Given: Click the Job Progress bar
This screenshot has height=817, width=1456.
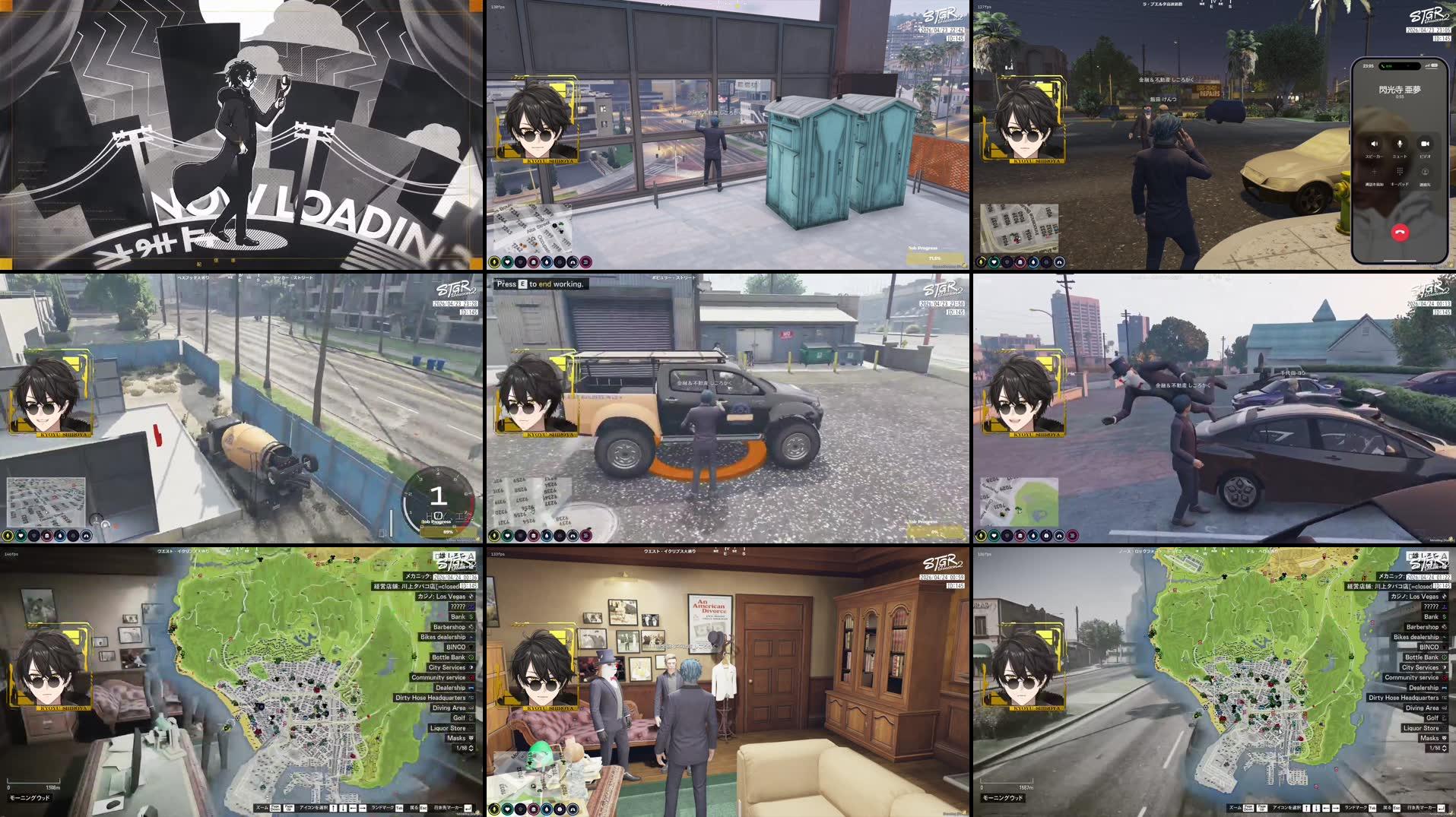Looking at the screenshot, I should [x=935, y=255].
